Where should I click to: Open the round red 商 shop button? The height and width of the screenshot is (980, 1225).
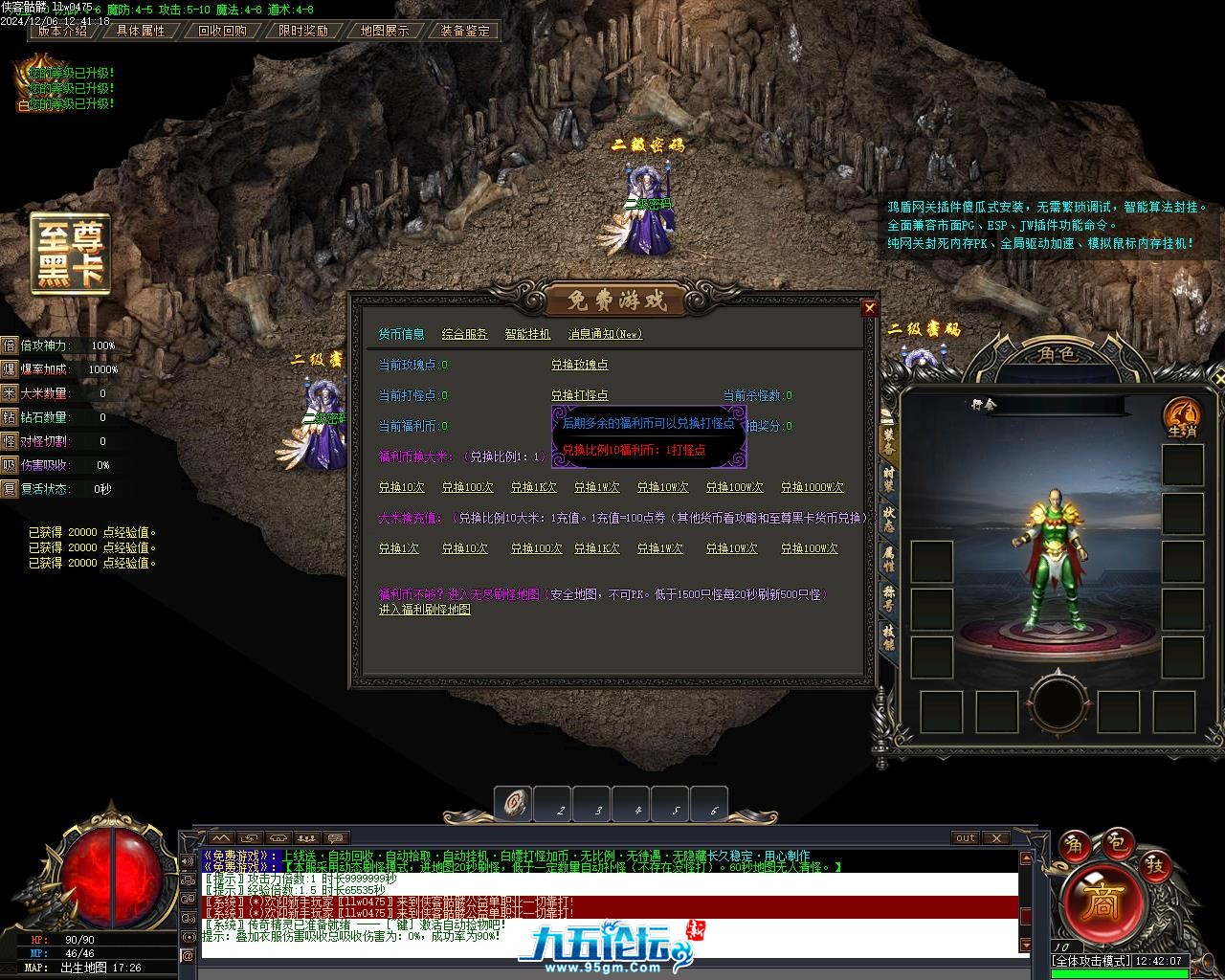pos(1102,903)
